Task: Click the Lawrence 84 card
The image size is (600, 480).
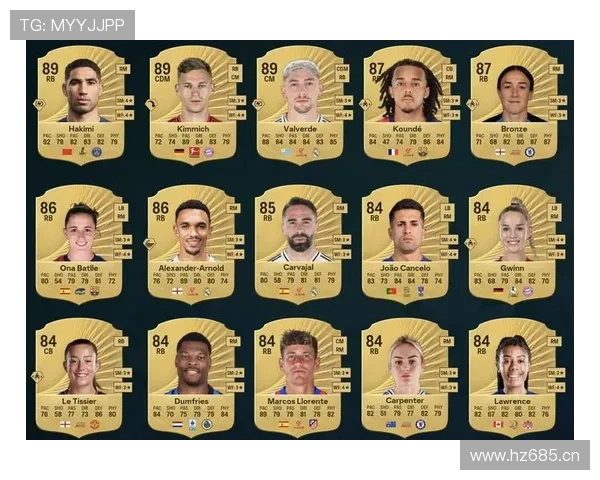Action: click(x=514, y=377)
